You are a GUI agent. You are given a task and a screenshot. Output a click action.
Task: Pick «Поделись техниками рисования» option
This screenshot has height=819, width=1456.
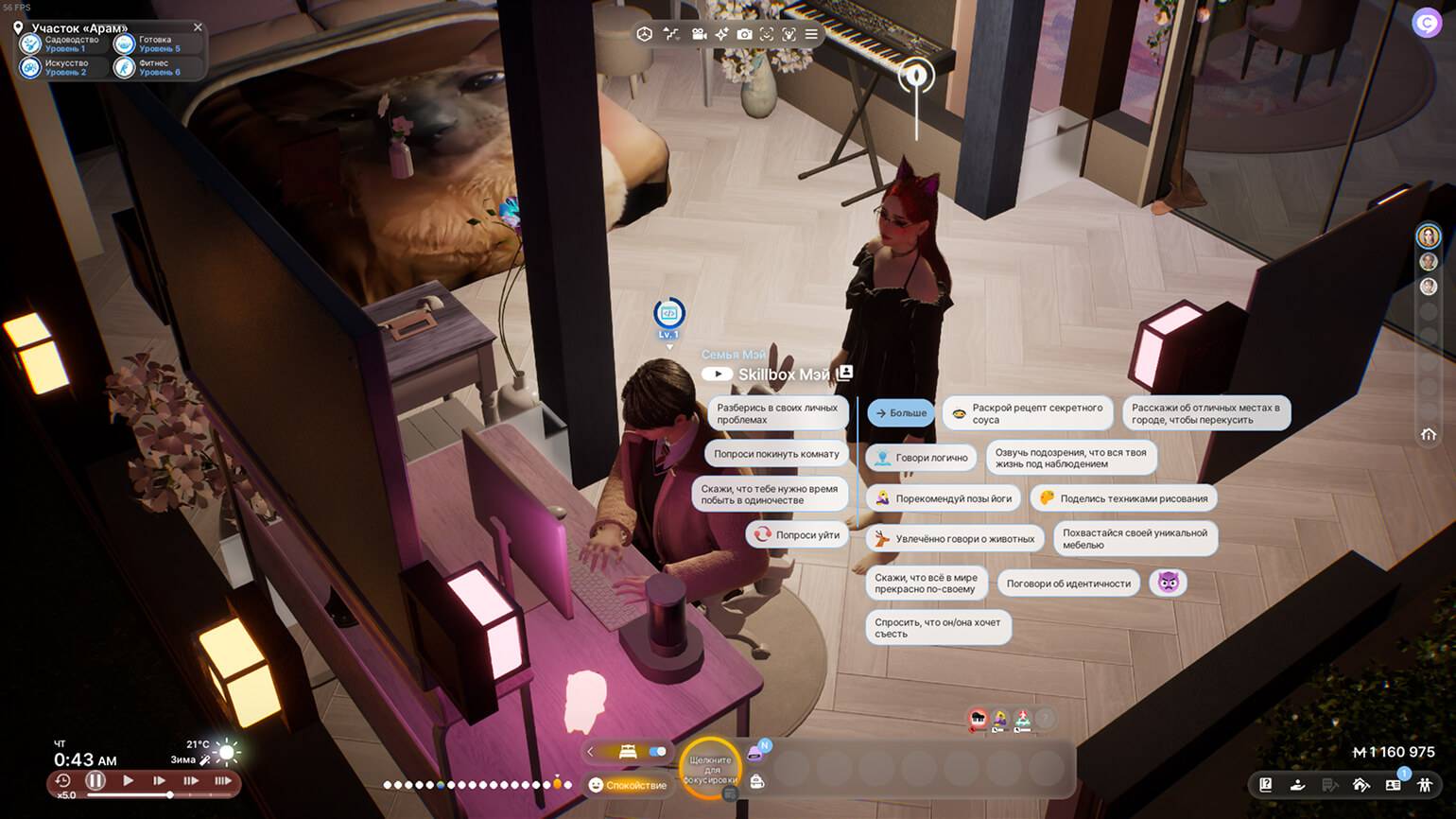click(x=1123, y=498)
